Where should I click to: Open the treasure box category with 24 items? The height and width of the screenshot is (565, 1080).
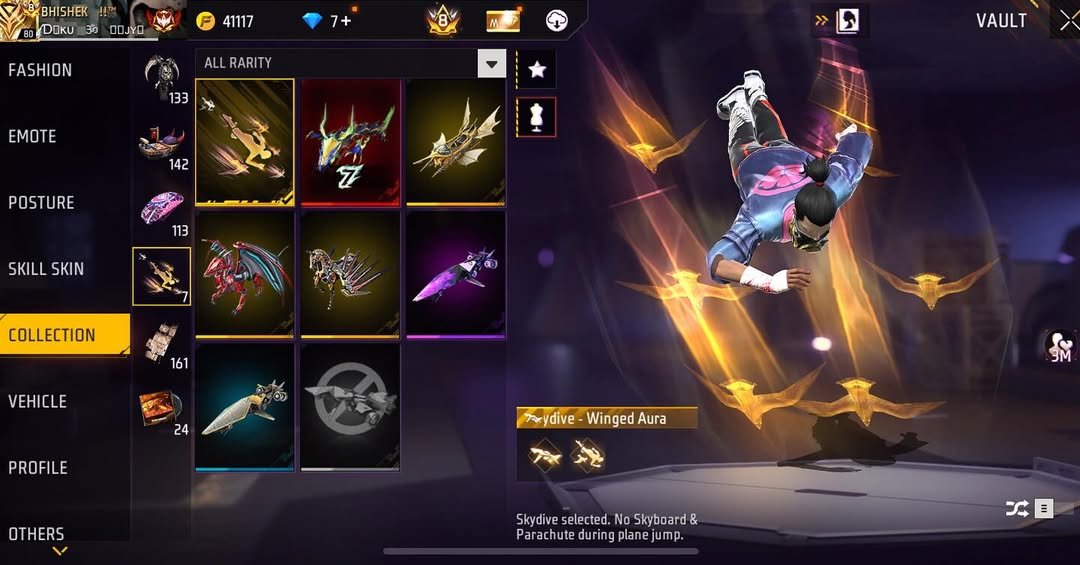coord(161,408)
